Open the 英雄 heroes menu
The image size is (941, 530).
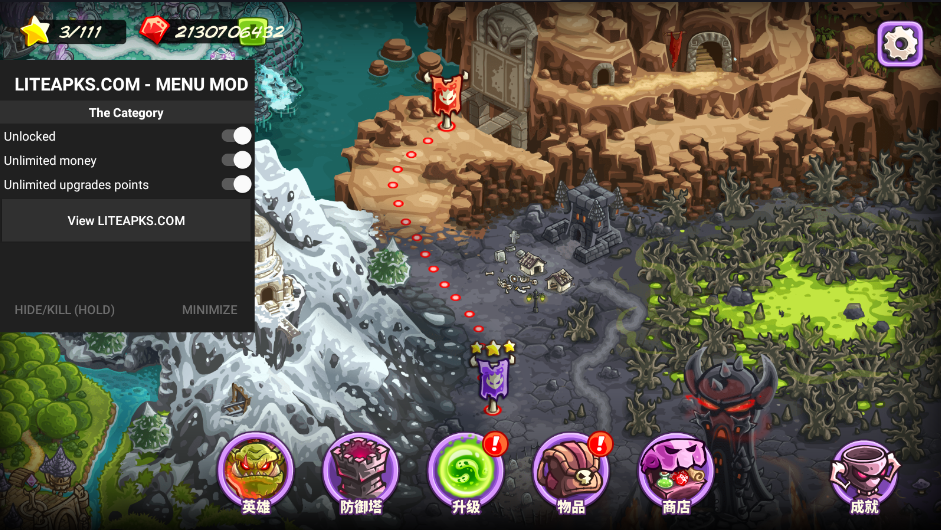[255, 471]
